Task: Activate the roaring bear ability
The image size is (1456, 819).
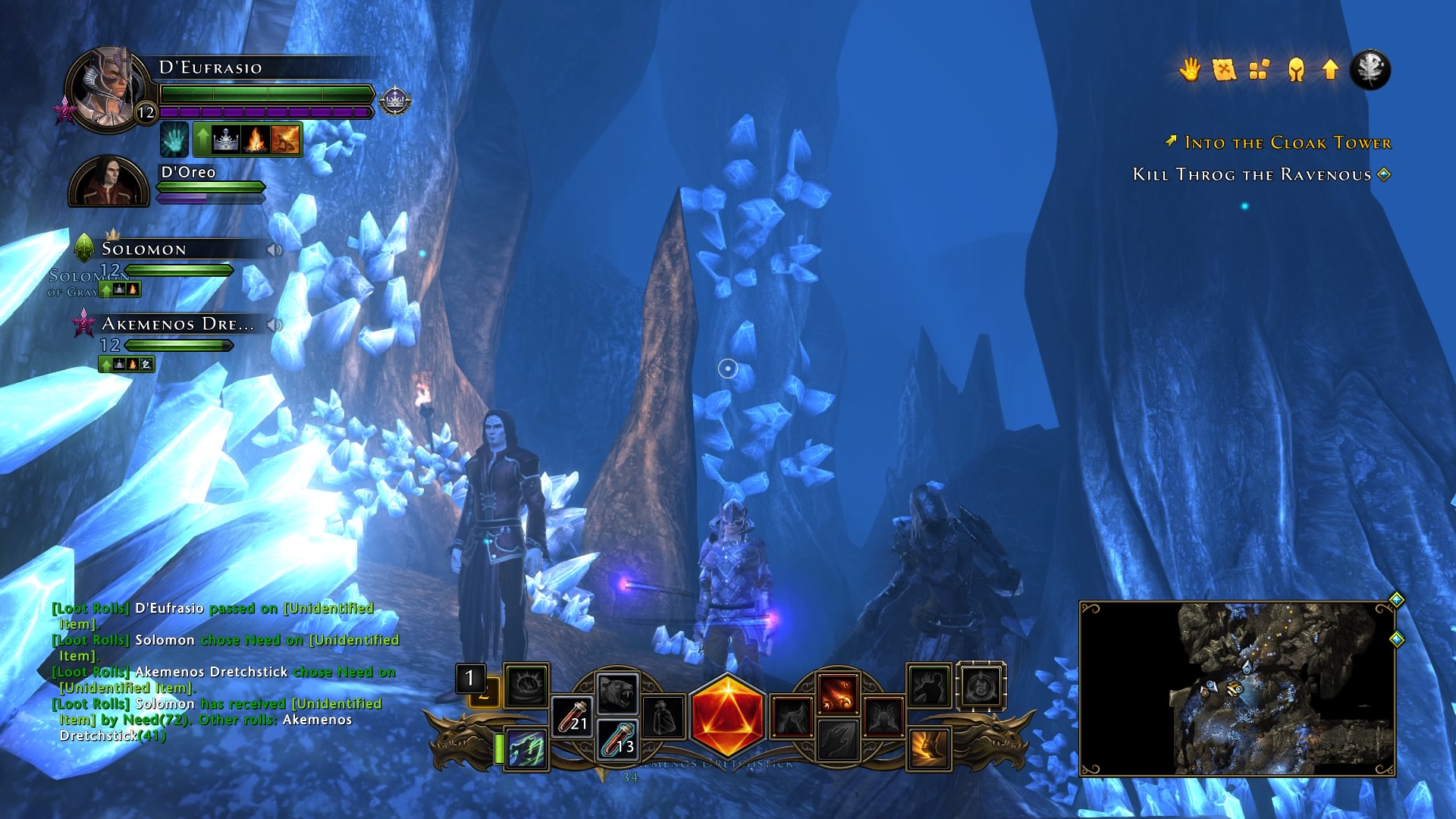Action: [617, 692]
